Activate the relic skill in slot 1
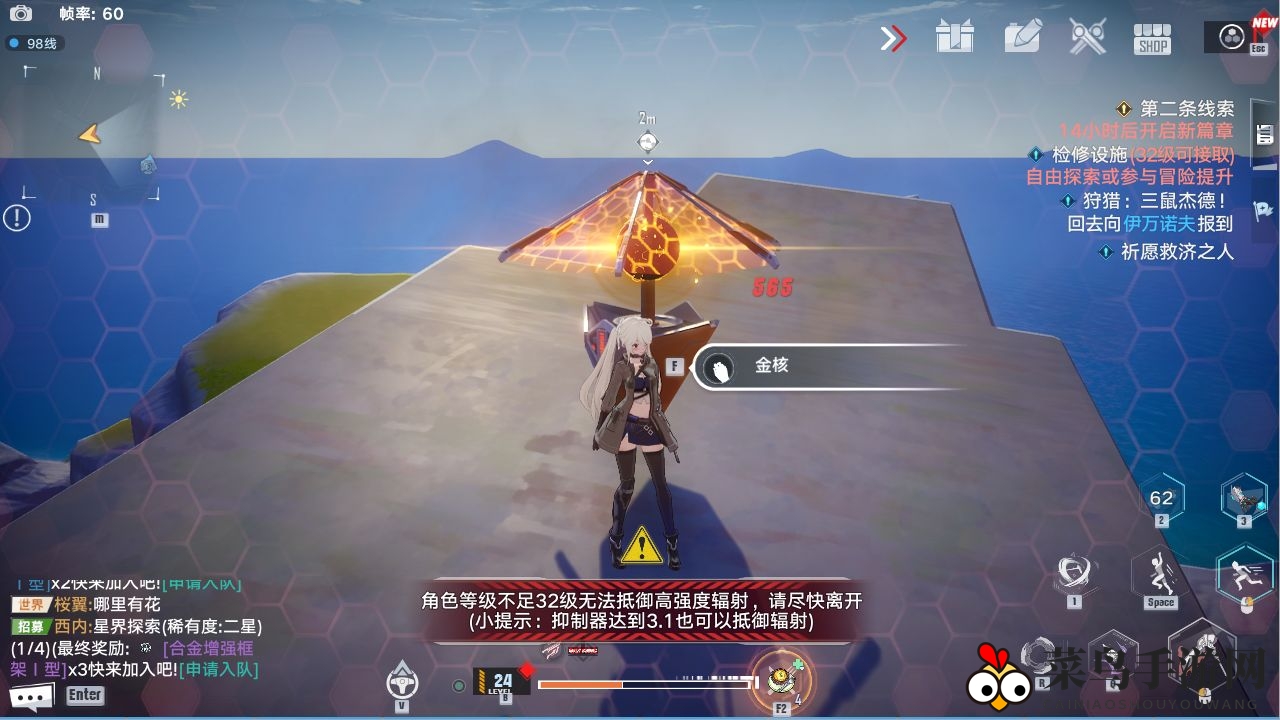The image size is (1280, 720). (x=1074, y=570)
